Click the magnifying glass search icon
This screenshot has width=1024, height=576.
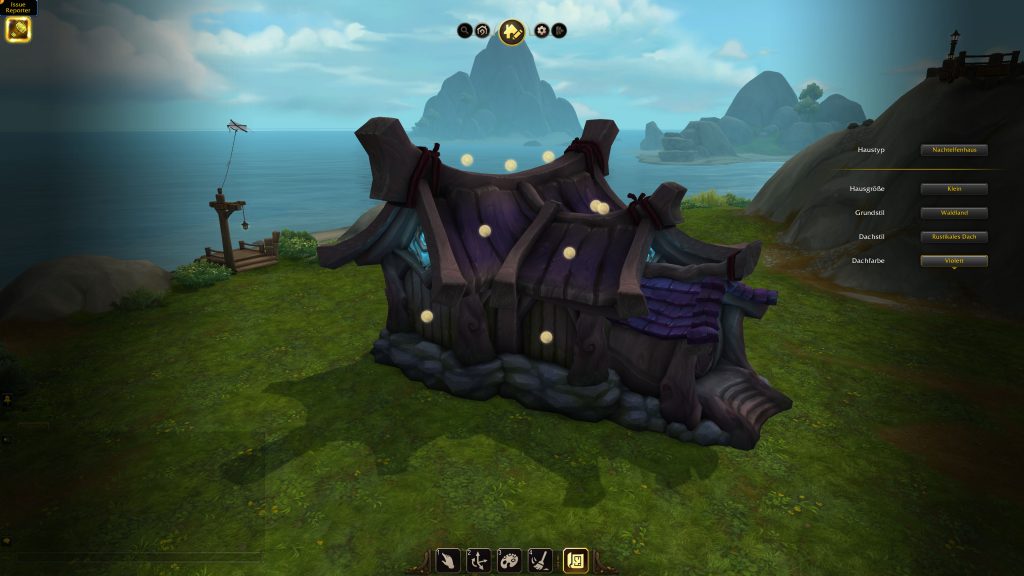(x=465, y=31)
